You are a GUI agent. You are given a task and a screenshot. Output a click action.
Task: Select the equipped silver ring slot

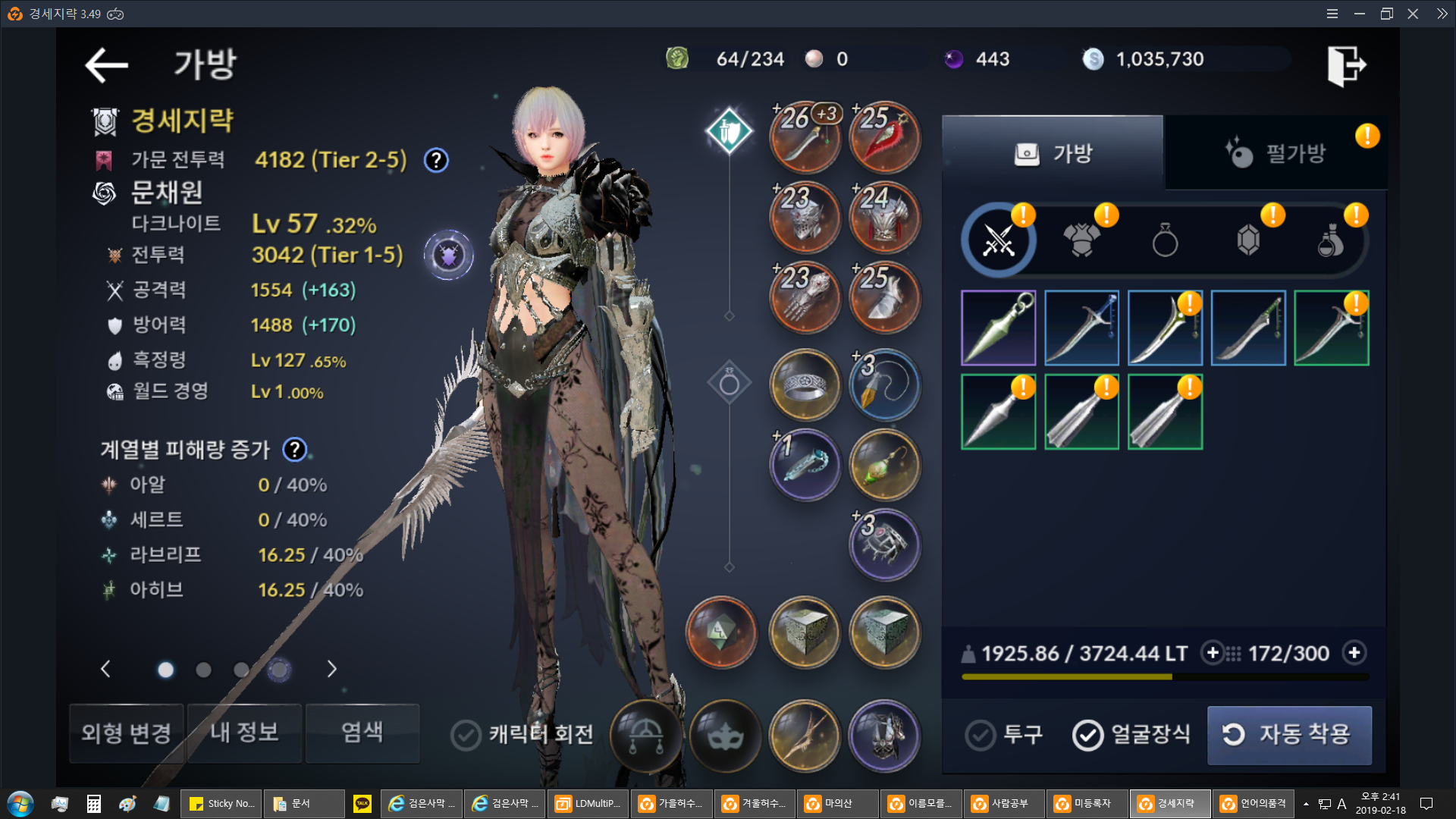(x=805, y=385)
